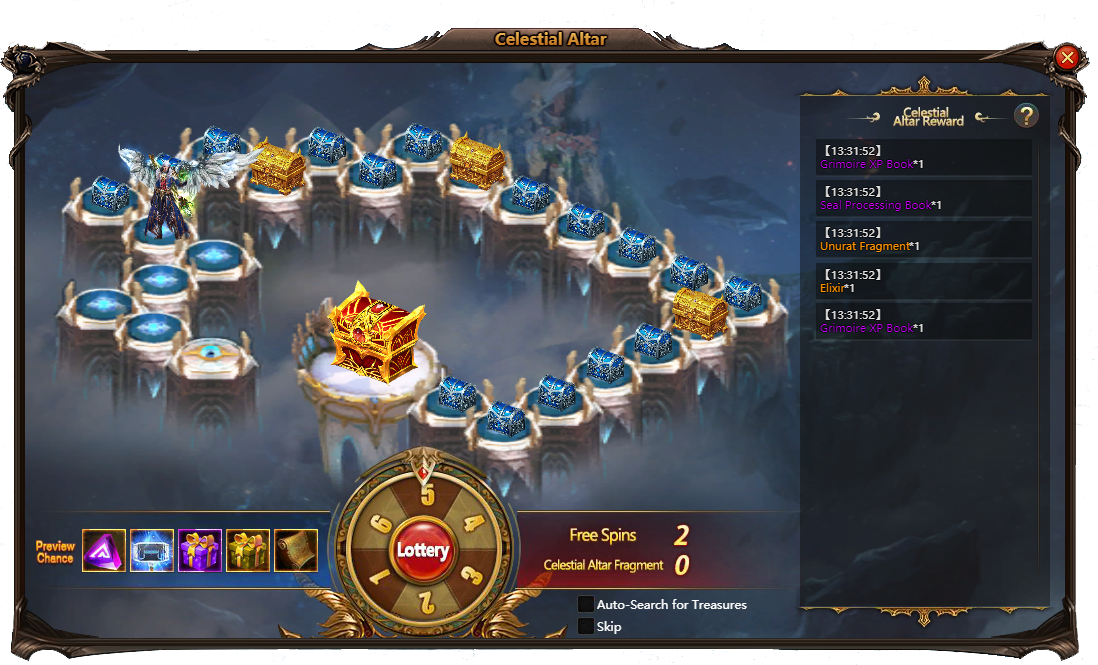Select the Unurat Fragment reward entry
The height and width of the screenshot is (665, 1098).
pyautogui.click(x=923, y=240)
